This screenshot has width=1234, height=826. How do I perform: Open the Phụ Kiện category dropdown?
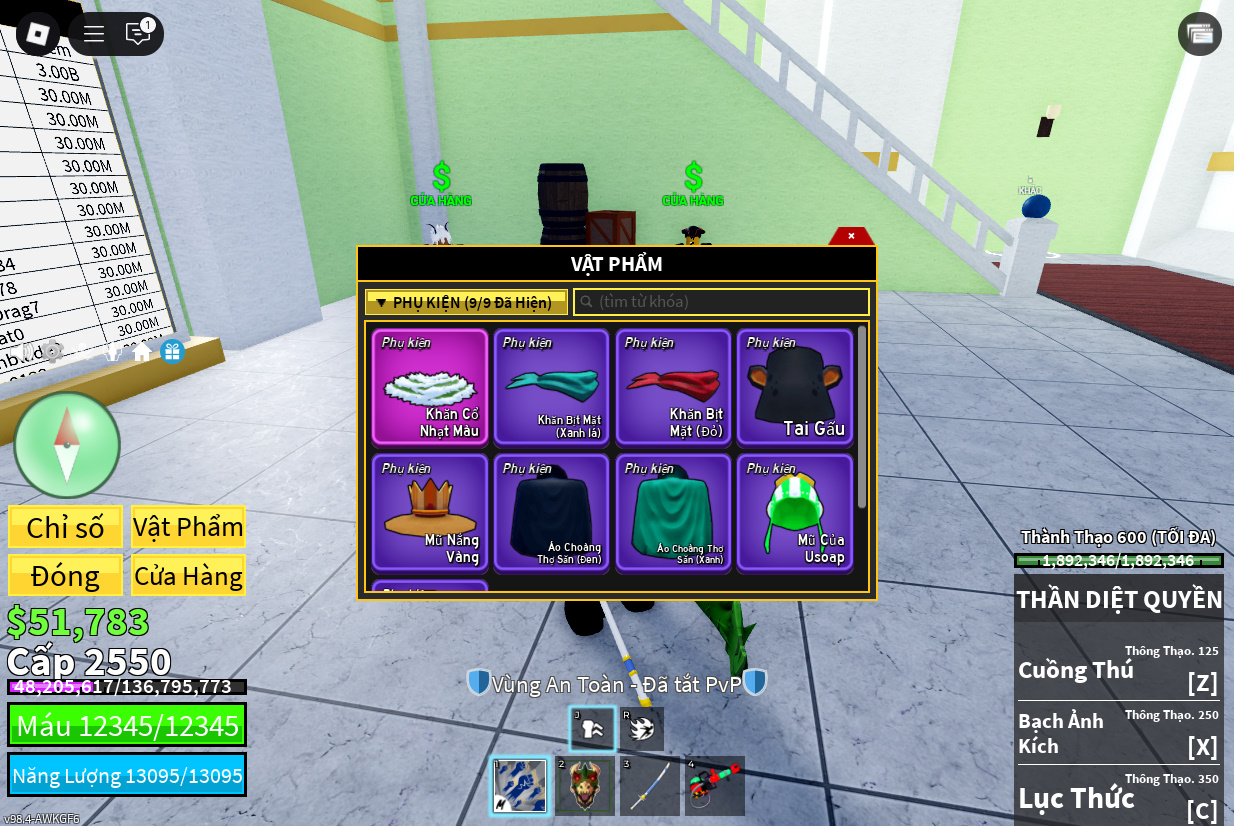pos(466,302)
